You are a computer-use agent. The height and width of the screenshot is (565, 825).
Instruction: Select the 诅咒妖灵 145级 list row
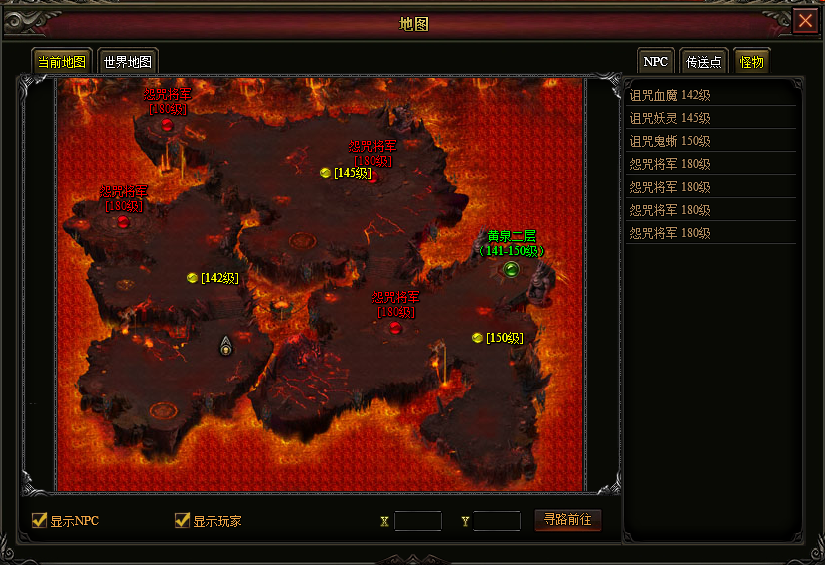670,118
